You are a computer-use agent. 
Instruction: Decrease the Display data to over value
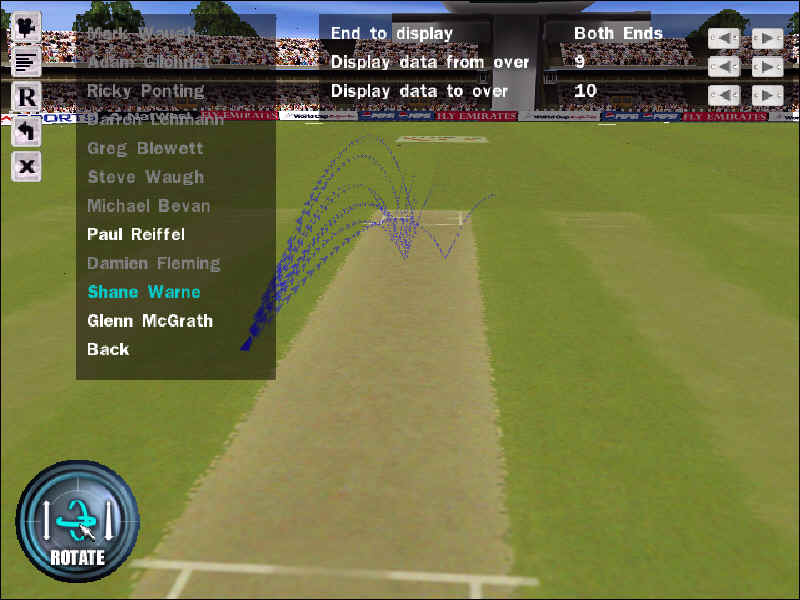point(724,96)
